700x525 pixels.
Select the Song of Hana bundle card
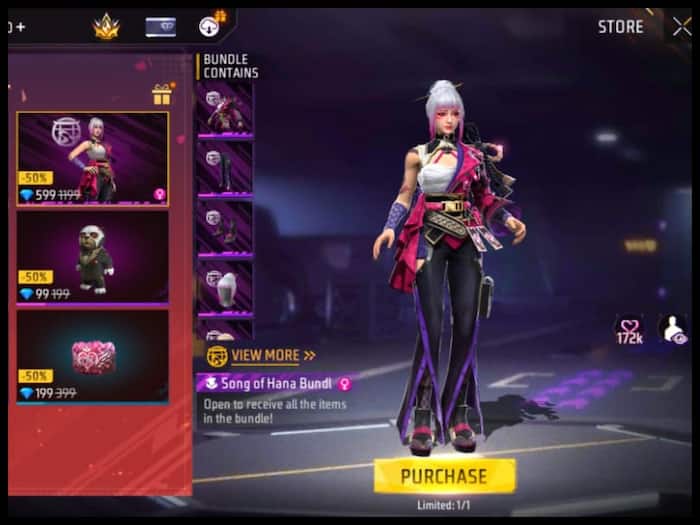coord(92,158)
